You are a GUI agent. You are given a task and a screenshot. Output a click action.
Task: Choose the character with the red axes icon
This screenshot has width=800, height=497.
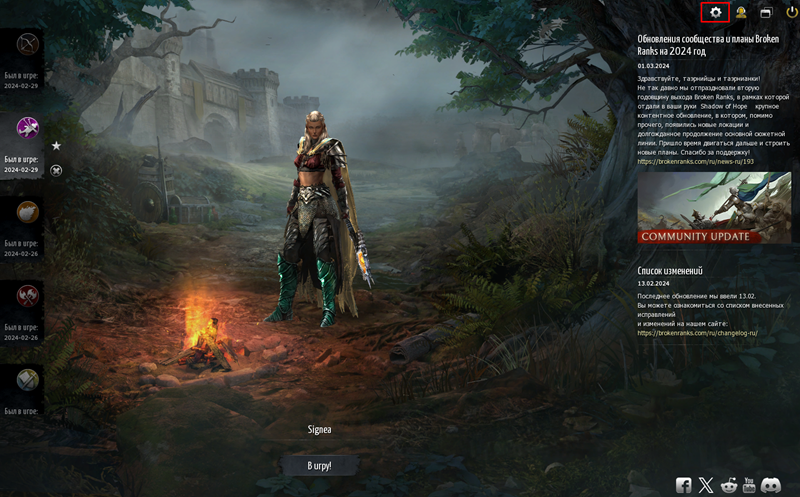(27, 295)
